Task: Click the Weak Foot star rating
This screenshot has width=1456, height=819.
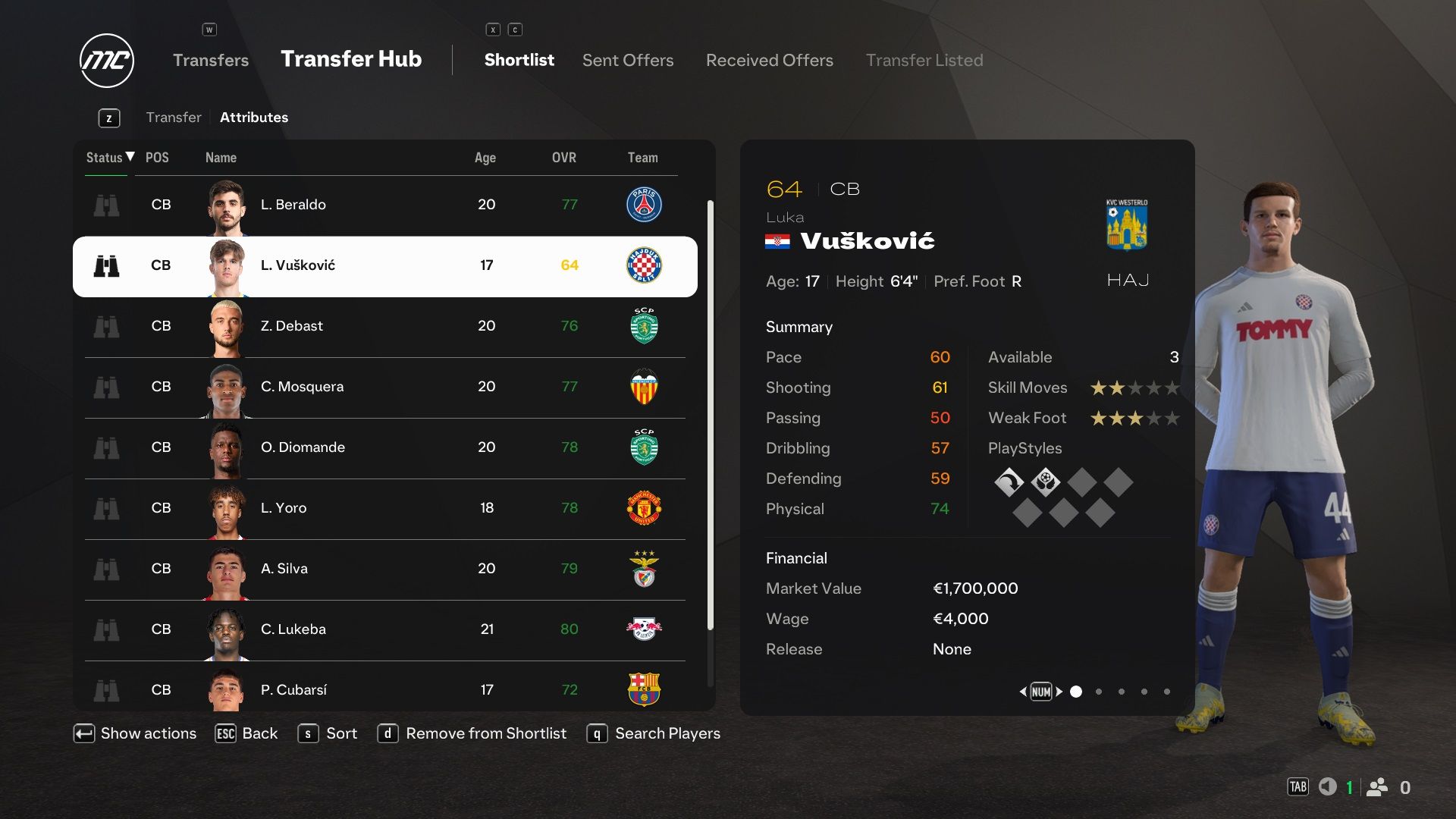Action: pyautogui.click(x=1134, y=418)
